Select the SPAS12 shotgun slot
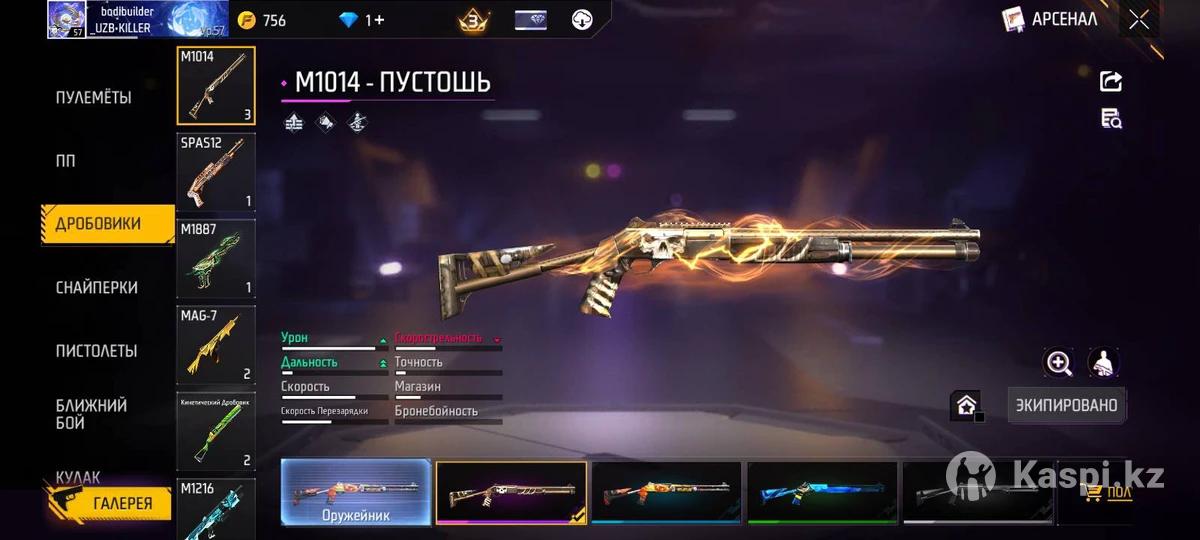 pyautogui.click(x=216, y=172)
